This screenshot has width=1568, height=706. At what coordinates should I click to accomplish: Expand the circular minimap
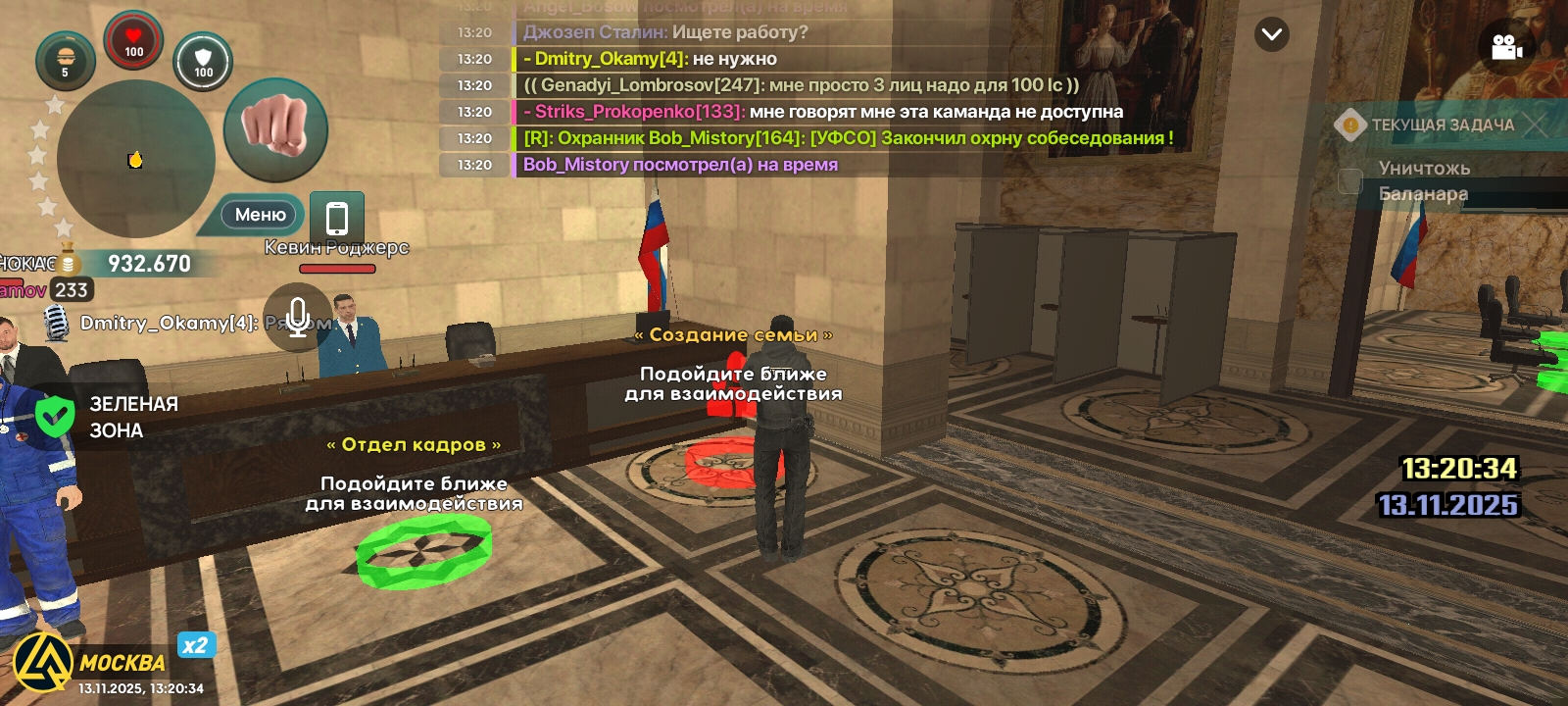[x=137, y=157]
